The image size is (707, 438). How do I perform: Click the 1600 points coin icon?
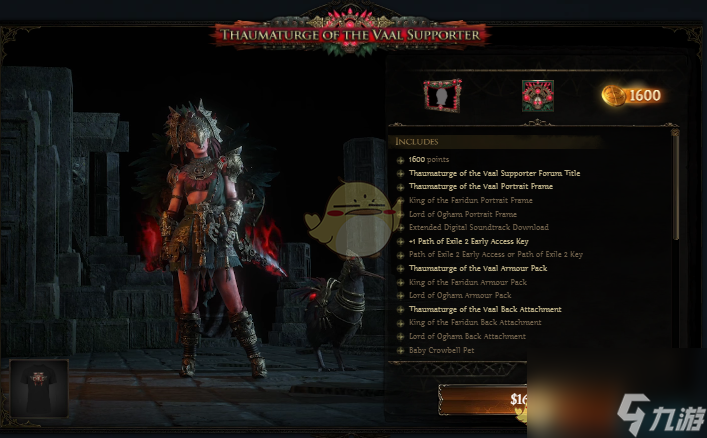click(614, 96)
